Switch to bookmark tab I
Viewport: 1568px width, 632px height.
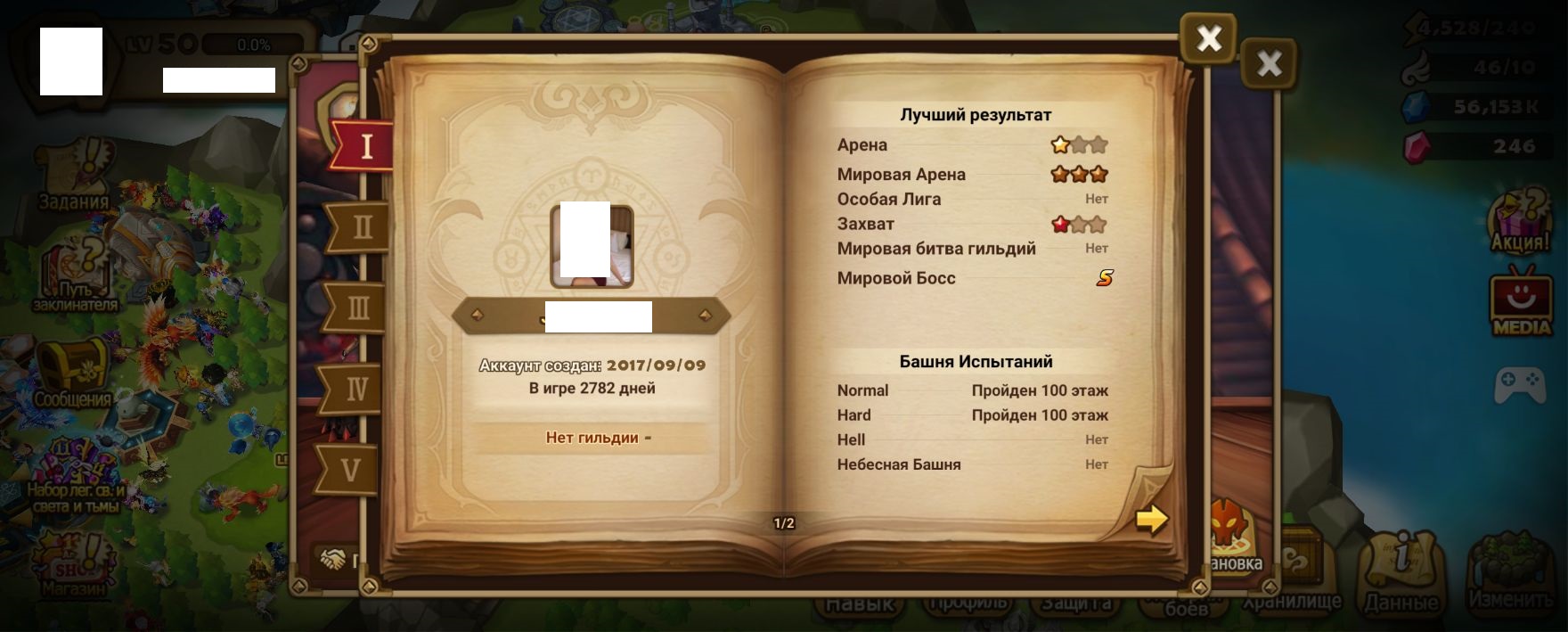[364, 145]
